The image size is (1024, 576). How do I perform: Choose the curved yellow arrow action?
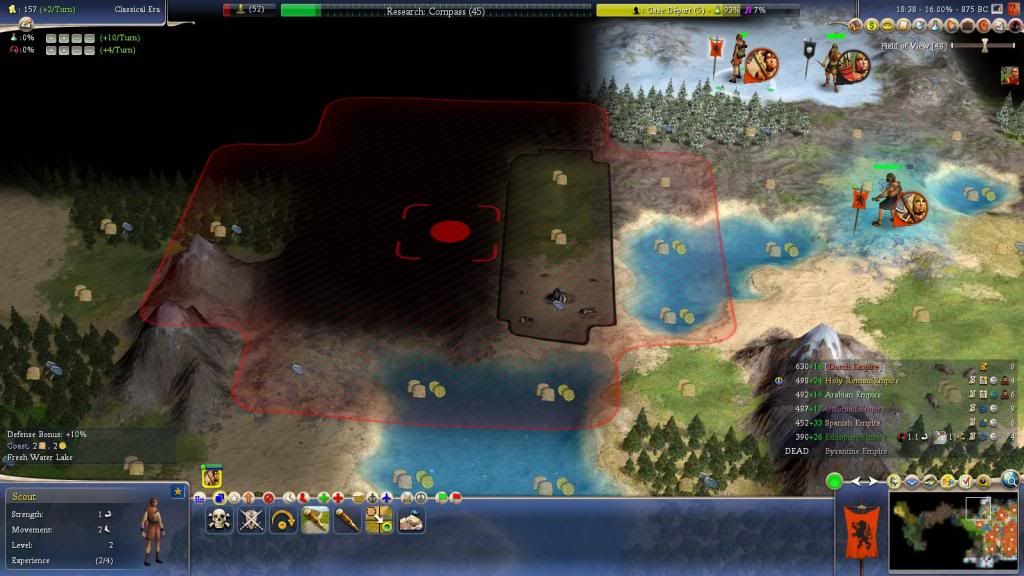(284, 519)
